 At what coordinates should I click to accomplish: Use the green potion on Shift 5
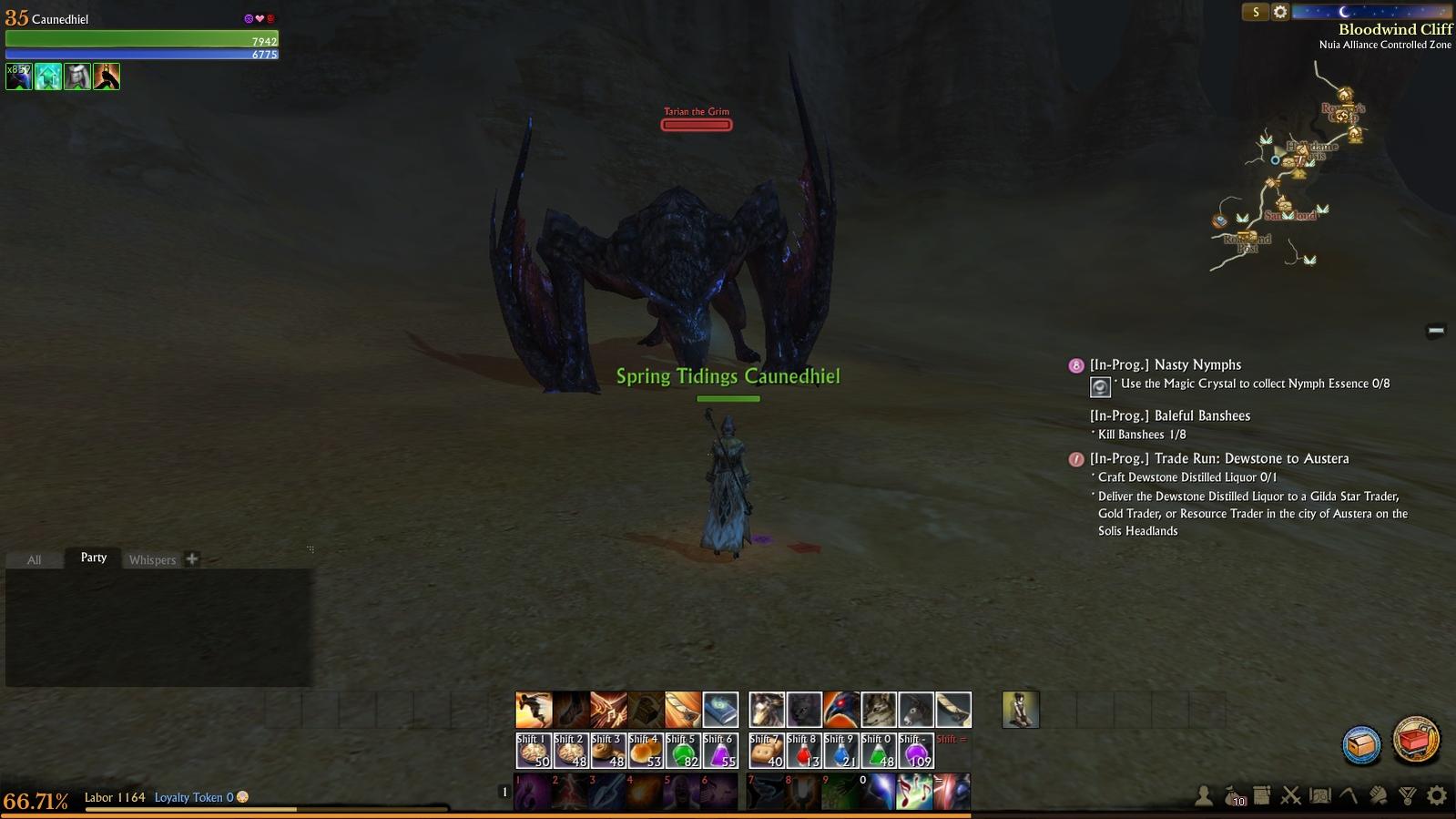[683, 751]
